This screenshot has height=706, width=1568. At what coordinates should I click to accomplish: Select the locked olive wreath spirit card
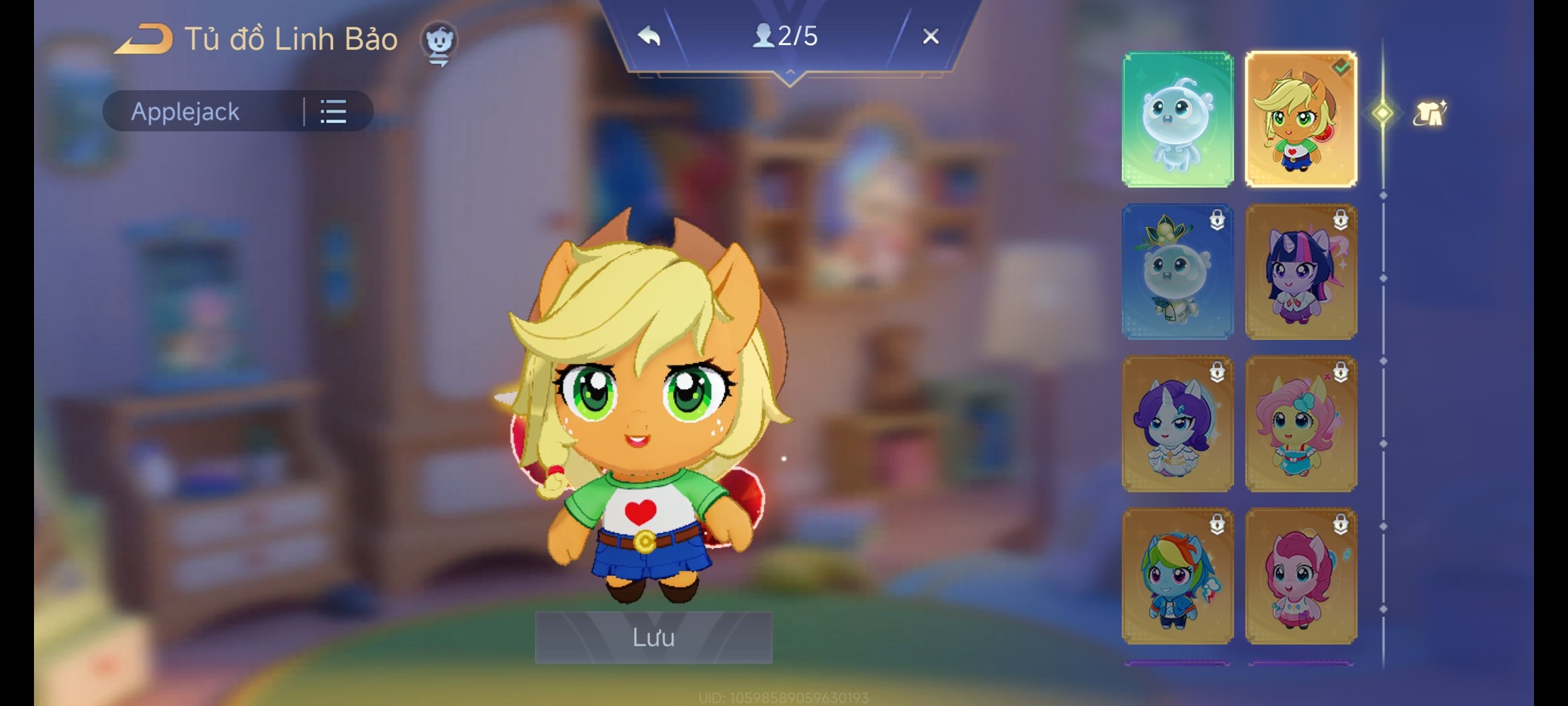[x=1178, y=272]
